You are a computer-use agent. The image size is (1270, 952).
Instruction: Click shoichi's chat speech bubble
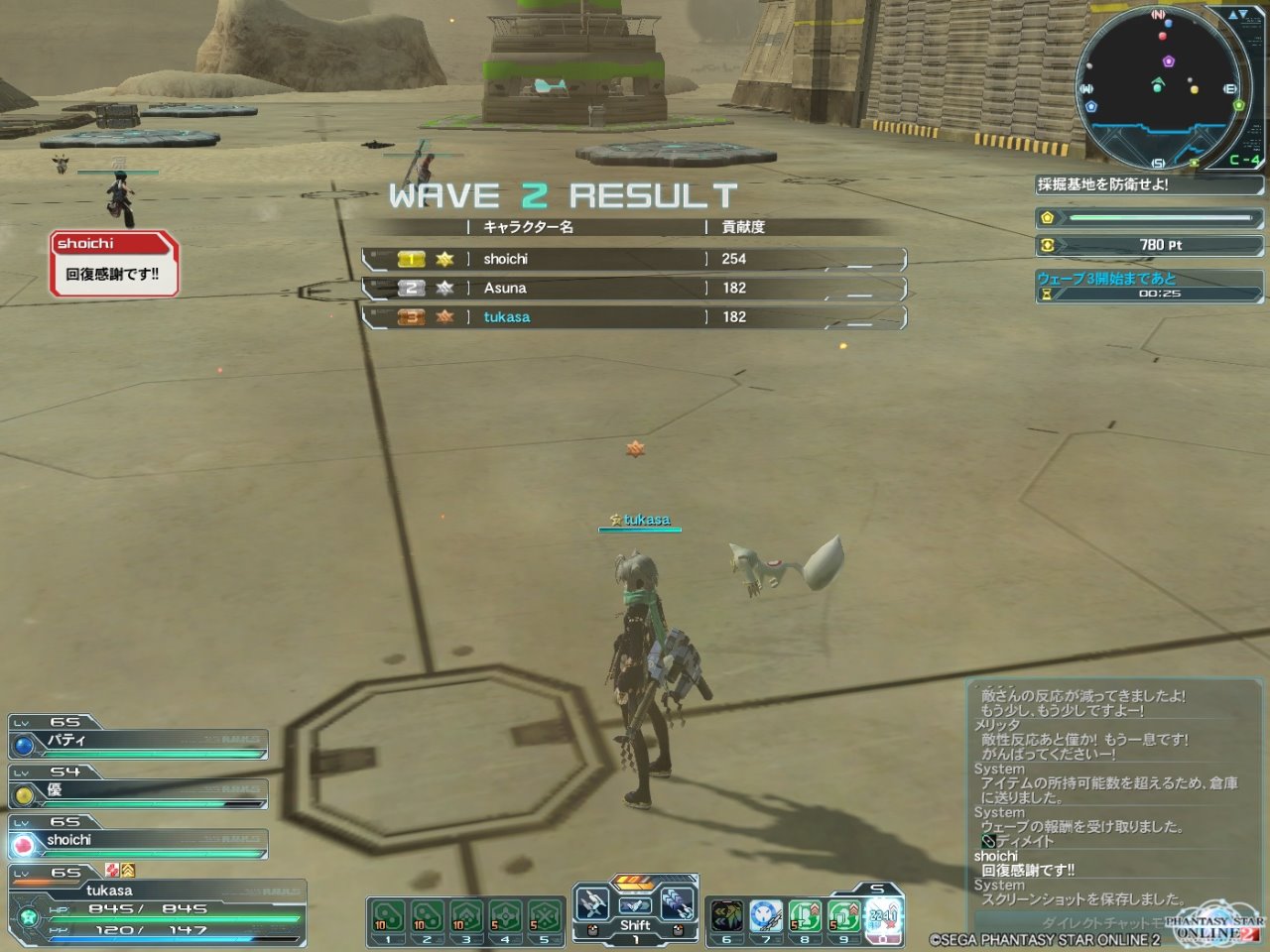[114, 264]
